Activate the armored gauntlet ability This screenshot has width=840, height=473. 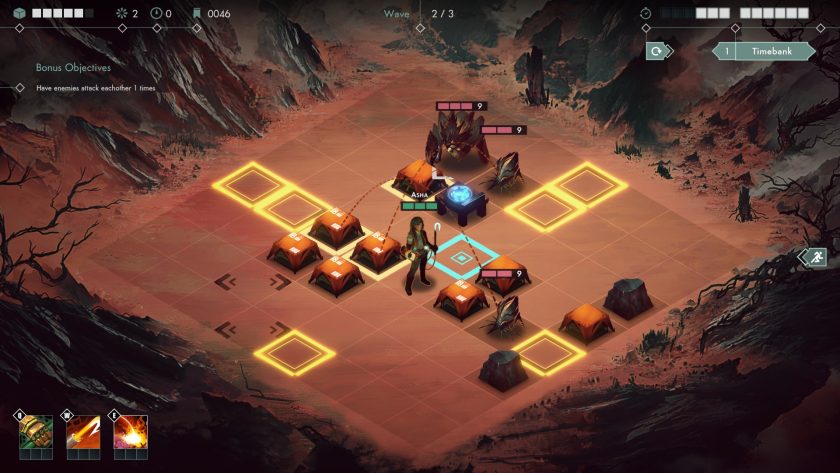click(x=35, y=433)
